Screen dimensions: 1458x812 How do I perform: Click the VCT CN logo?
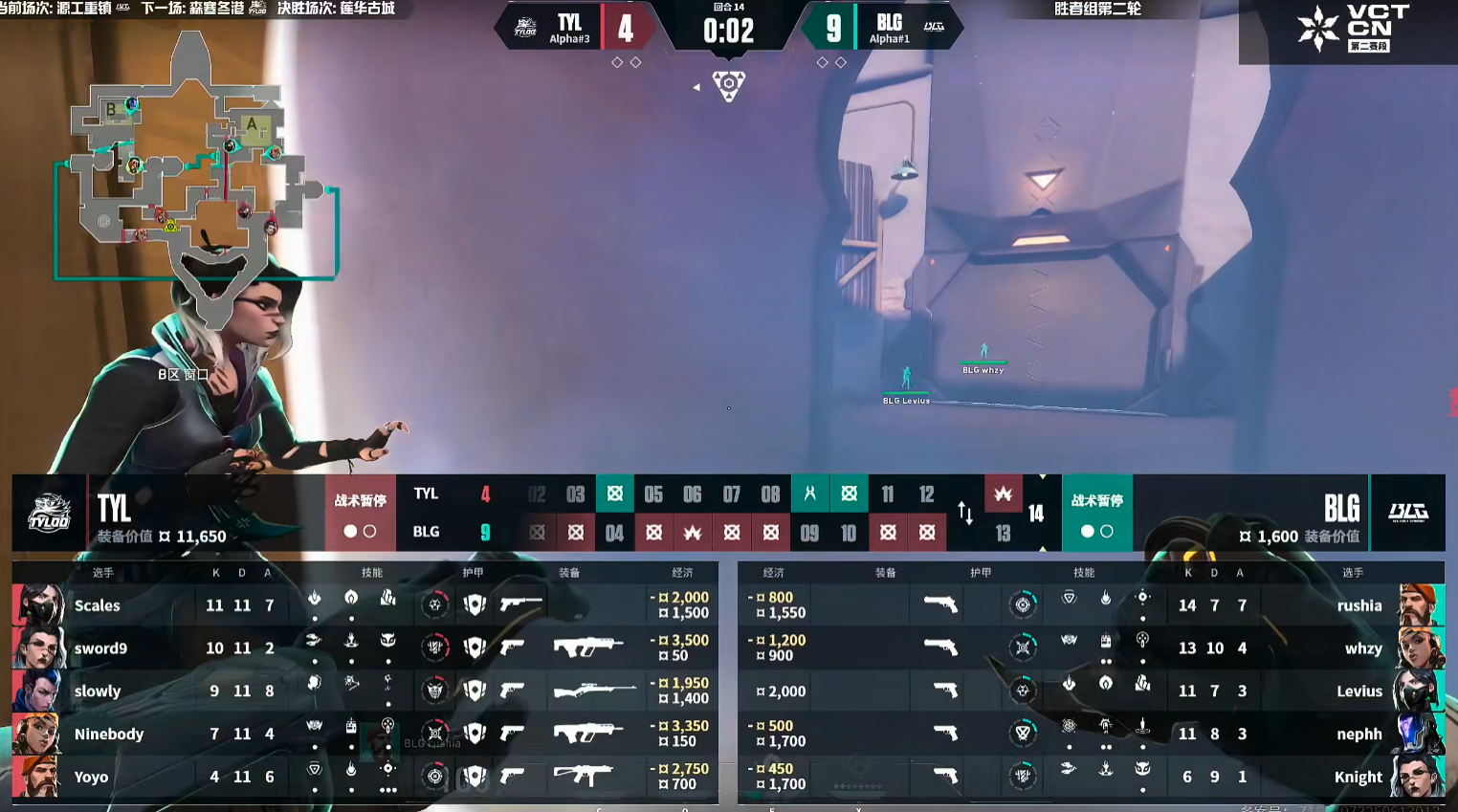1353,29
